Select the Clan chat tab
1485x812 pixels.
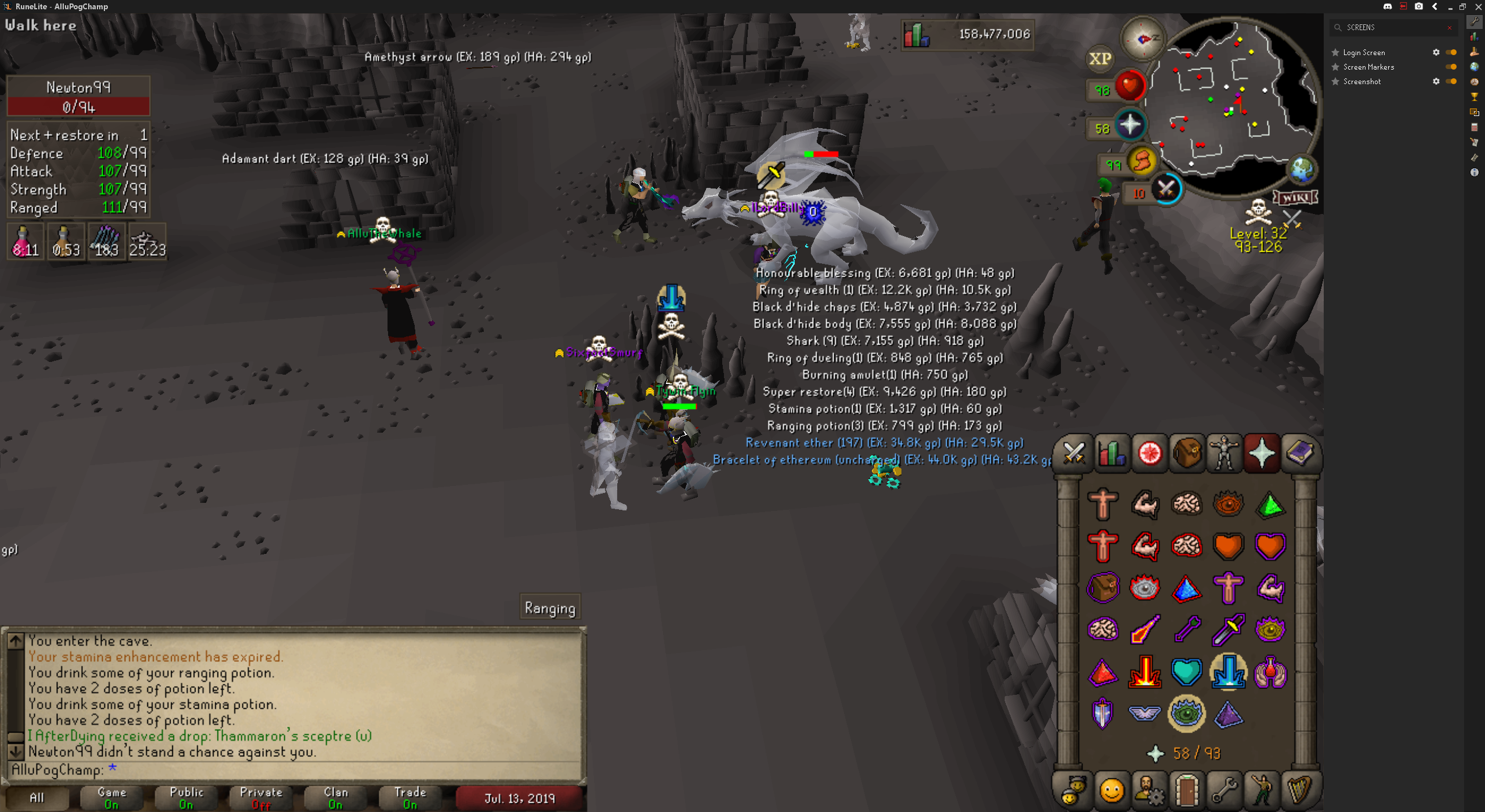[335, 797]
